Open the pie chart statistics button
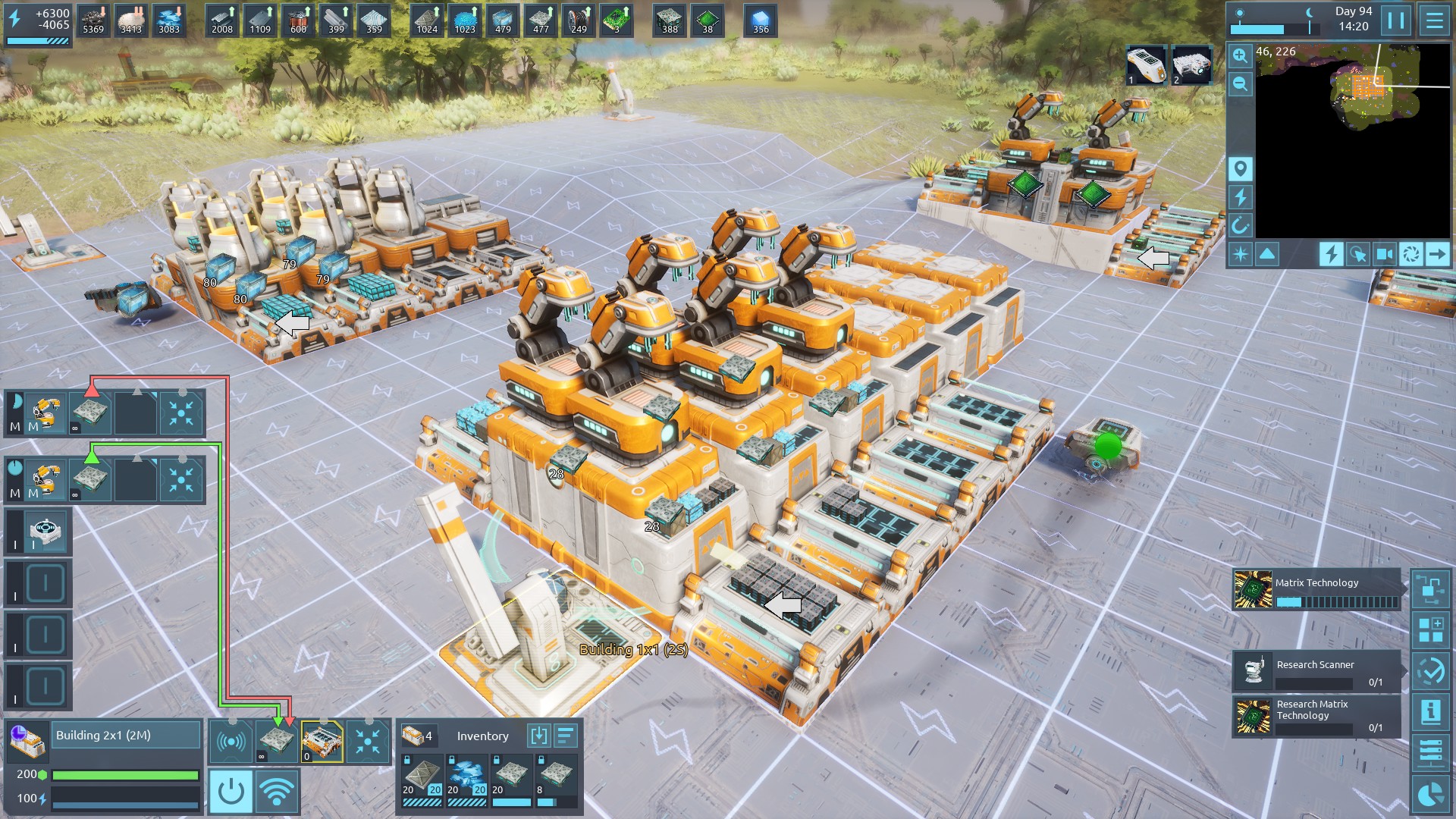Viewport: 1456px width, 819px height. [1430, 794]
